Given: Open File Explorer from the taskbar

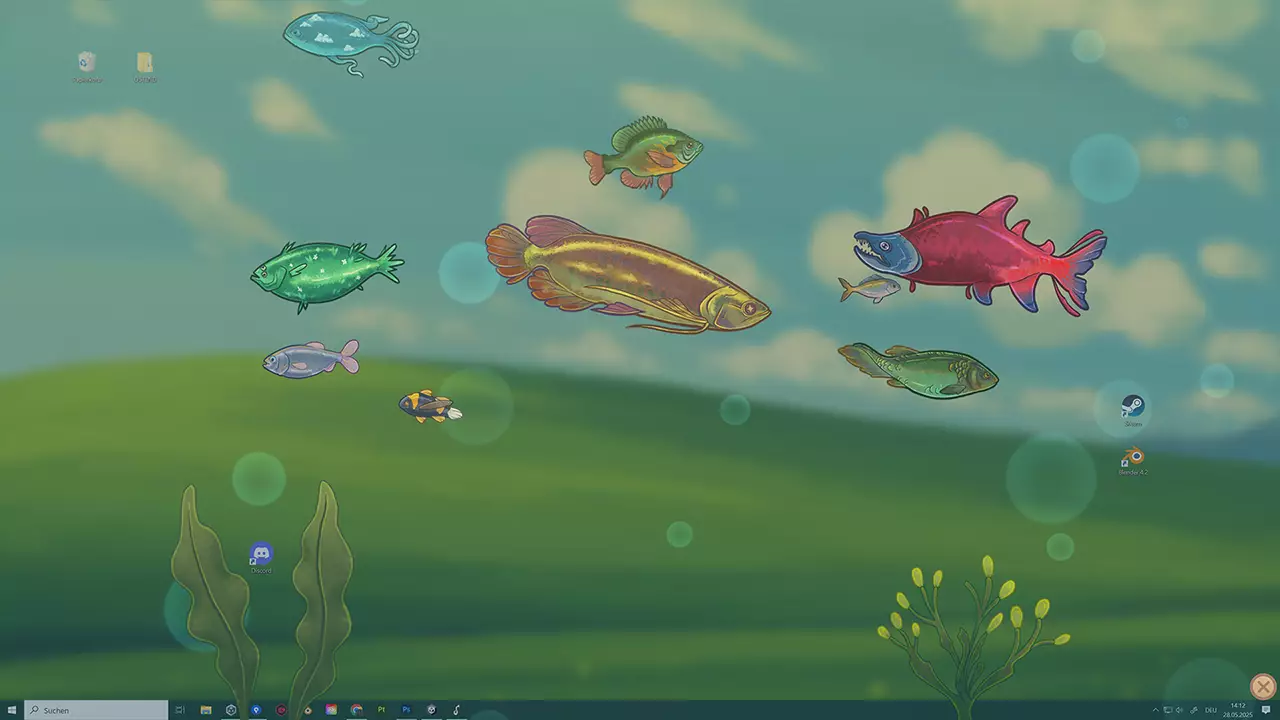Looking at the screenshot, I should [206, 710].
